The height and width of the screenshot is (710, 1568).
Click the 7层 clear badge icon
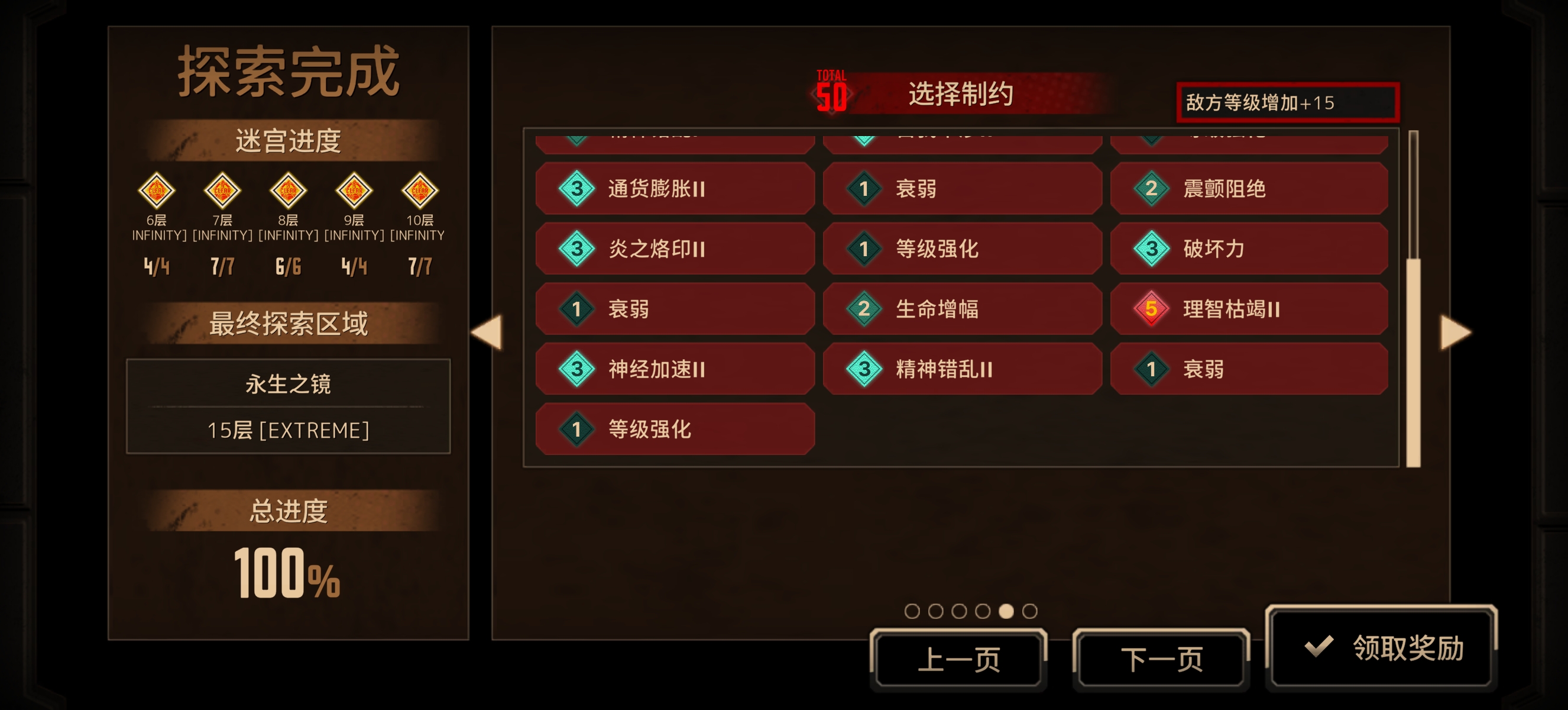coord(223,190)
